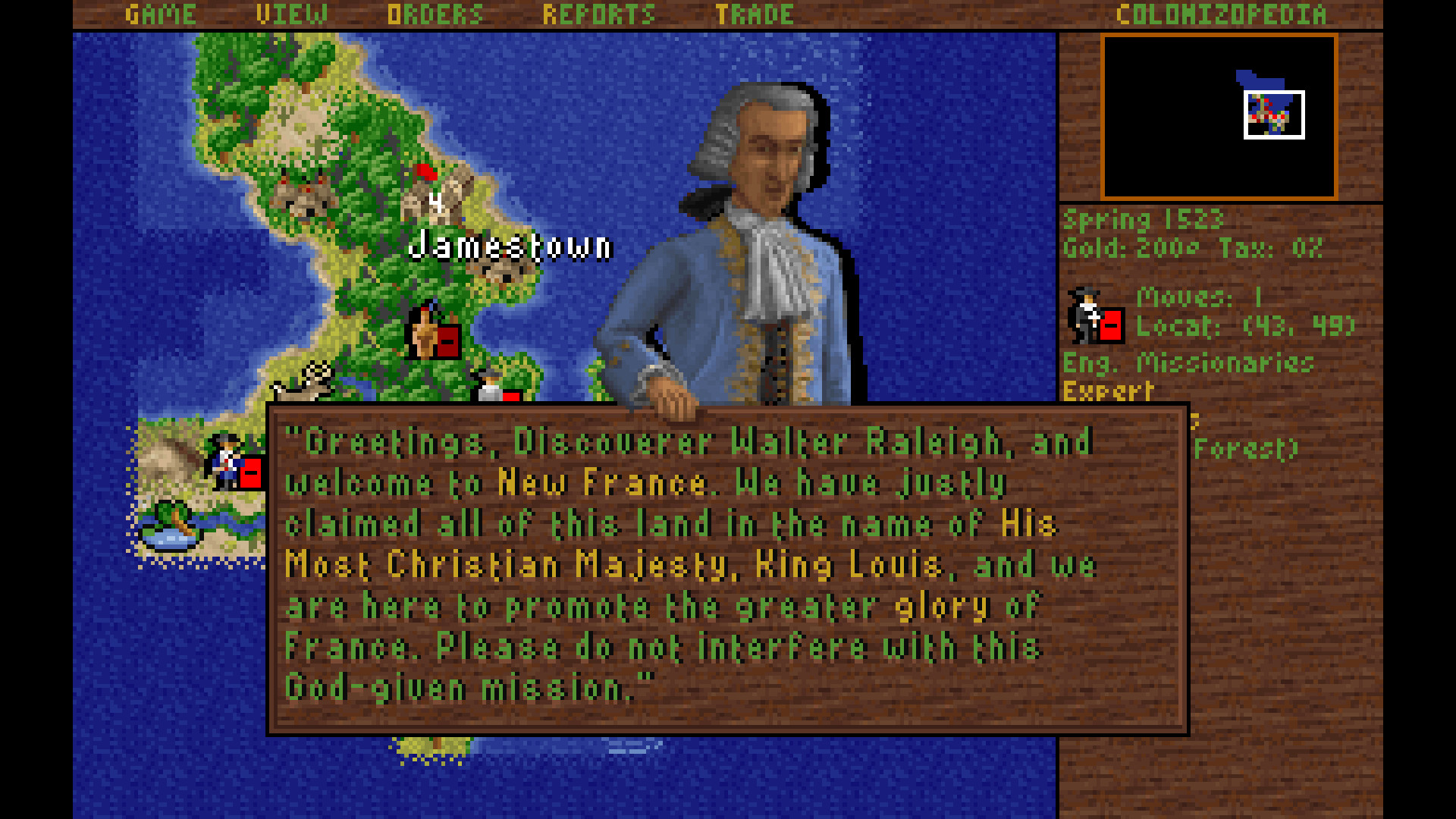Open the ORDERS menu
Image resolution: width=1456 pixels, height=819 pixels.
click(436, 13)
